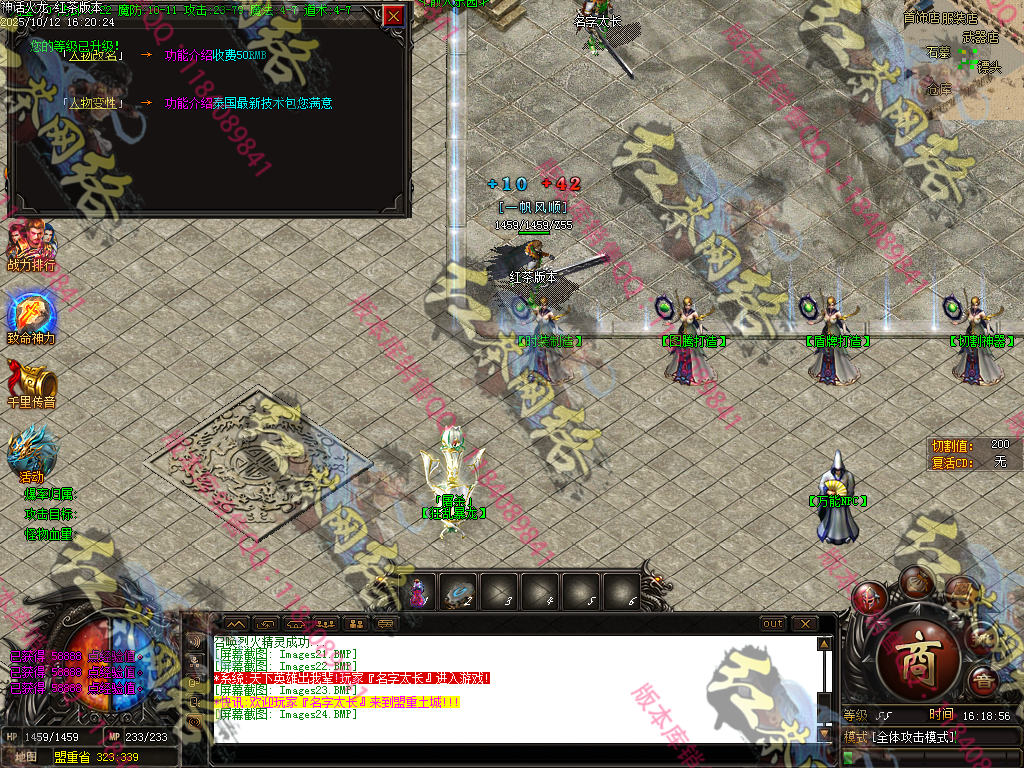Close the NPC dialogue window

(394, 16)
